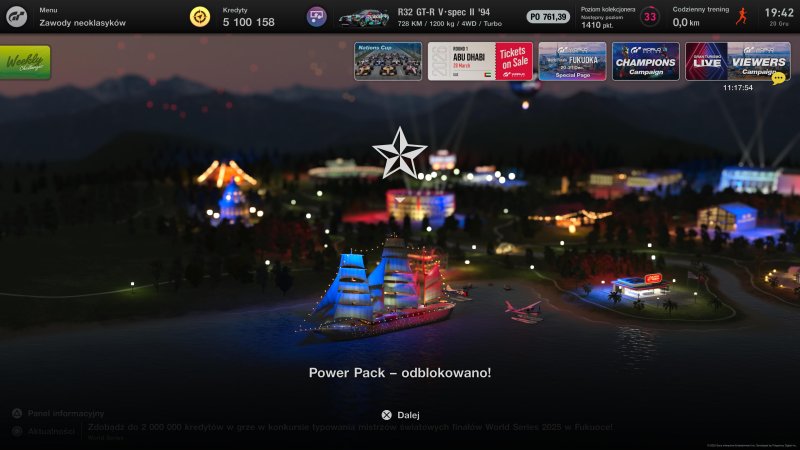800x450 pixels.
Task: Open the Nations Cup banner
Action: click(x=387, y=61)
